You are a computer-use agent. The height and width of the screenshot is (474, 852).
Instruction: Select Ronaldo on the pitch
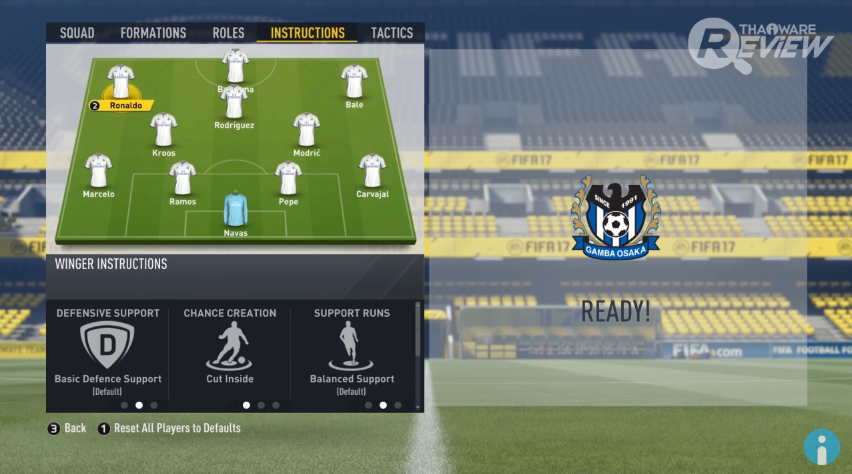122,83
